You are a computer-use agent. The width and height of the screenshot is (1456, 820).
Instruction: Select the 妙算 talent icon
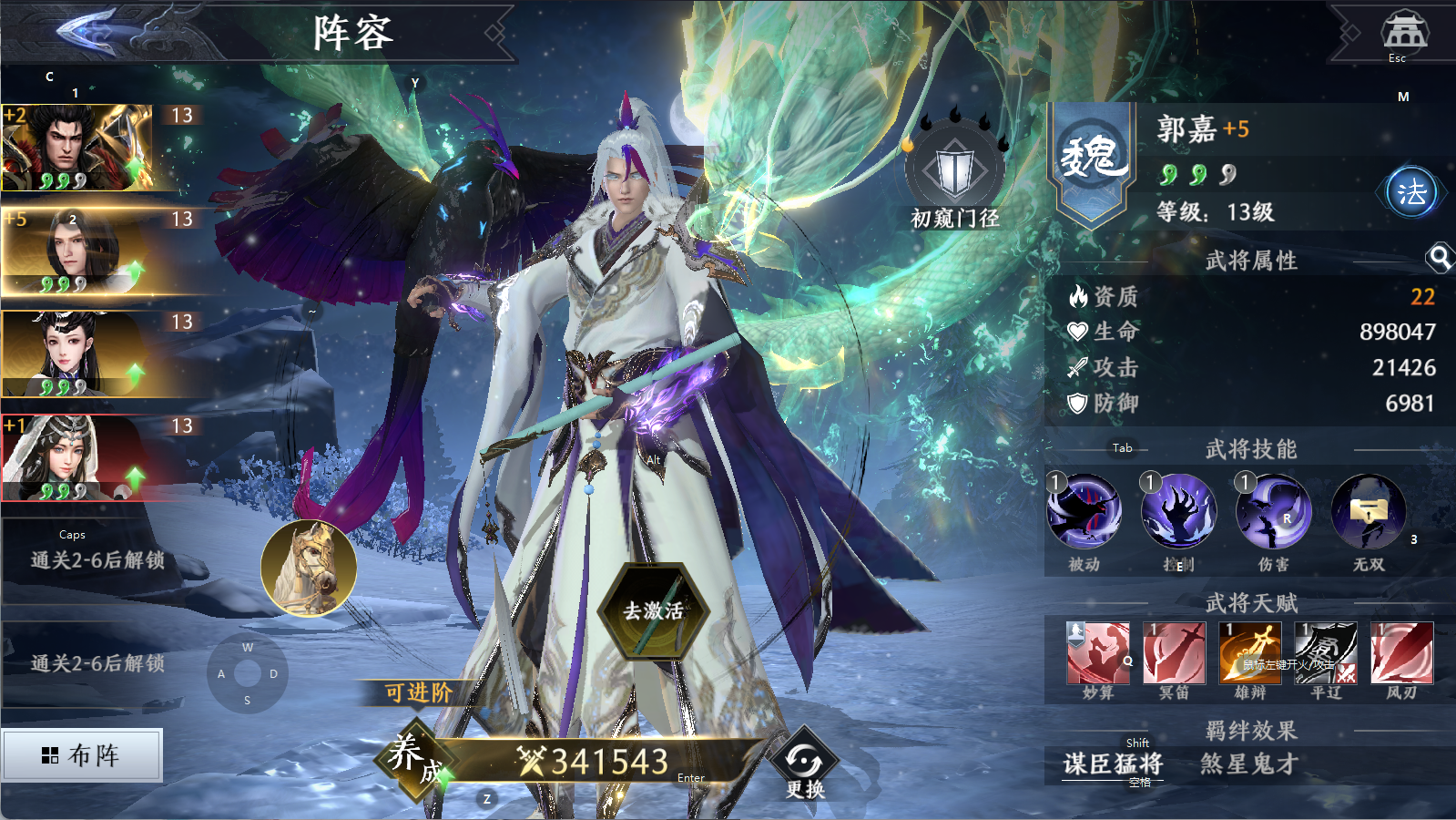[1098, 652]
